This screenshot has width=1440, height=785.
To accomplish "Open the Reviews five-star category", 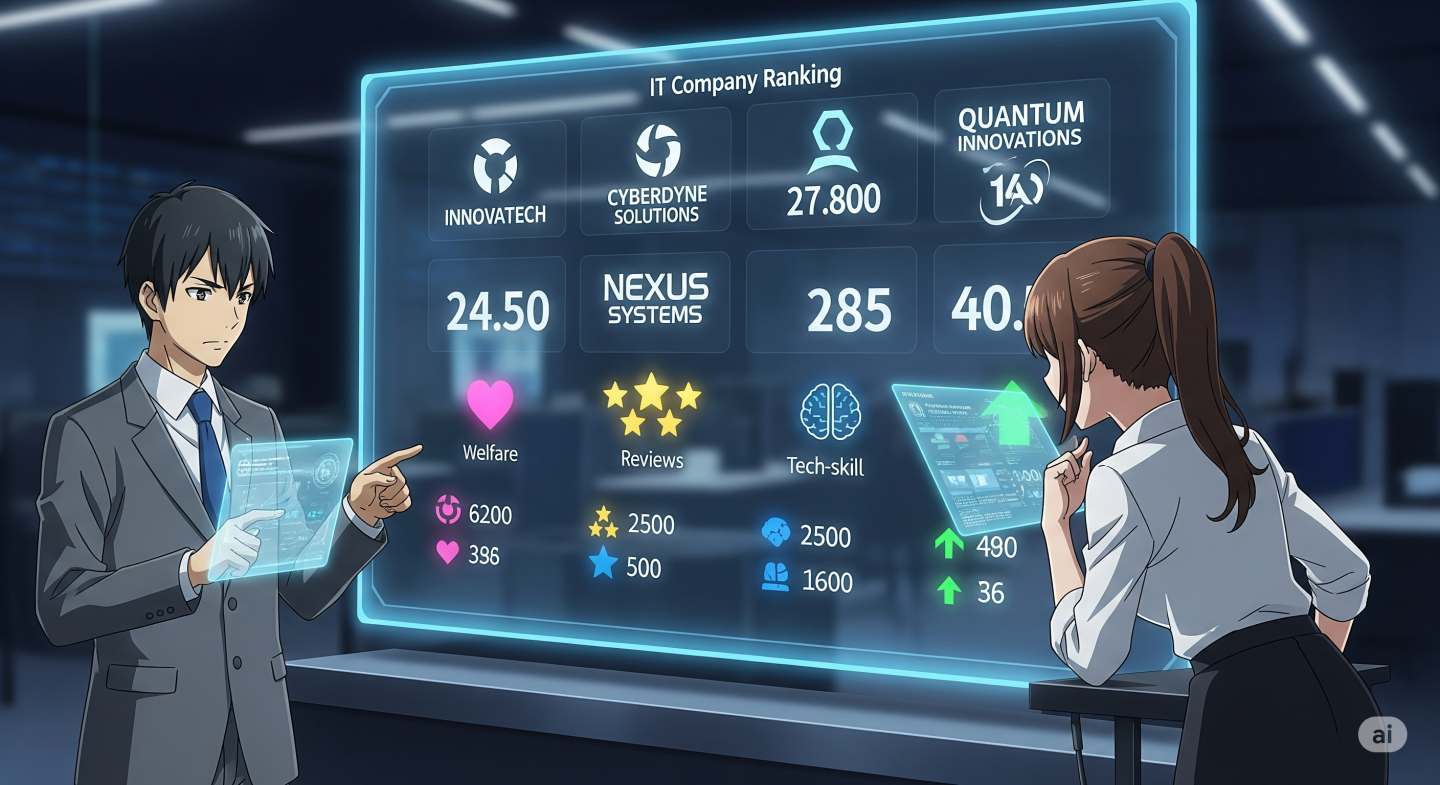I will (x=651, y=407).
